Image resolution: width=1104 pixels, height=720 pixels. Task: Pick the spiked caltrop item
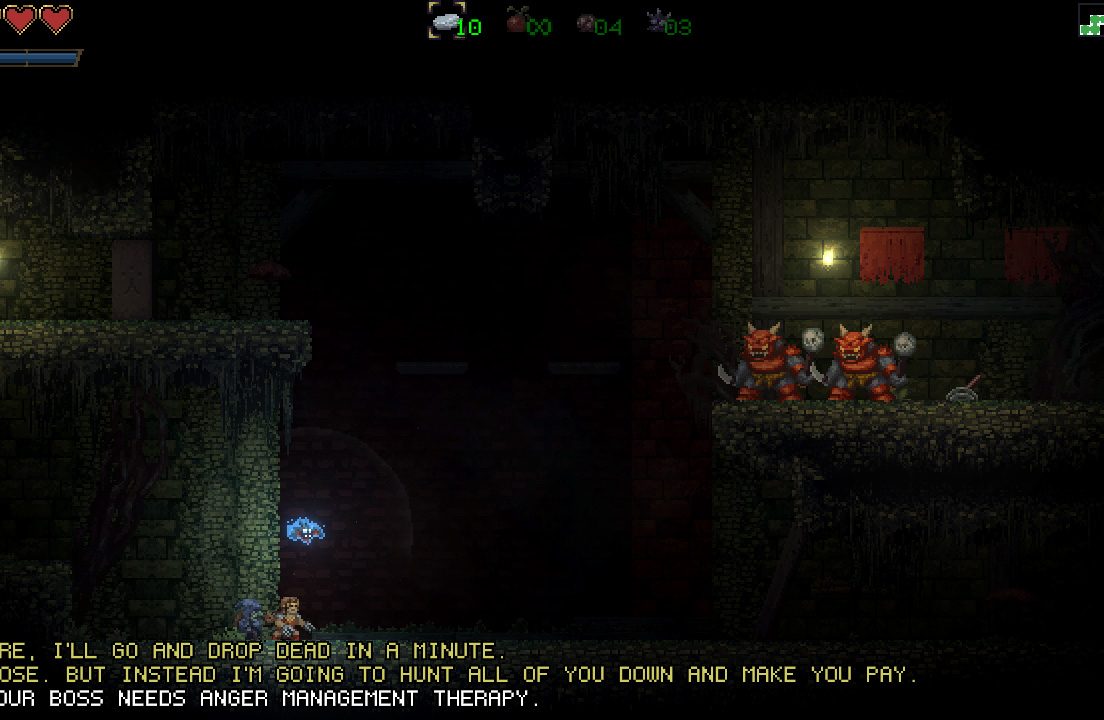[x=656, y=20]
